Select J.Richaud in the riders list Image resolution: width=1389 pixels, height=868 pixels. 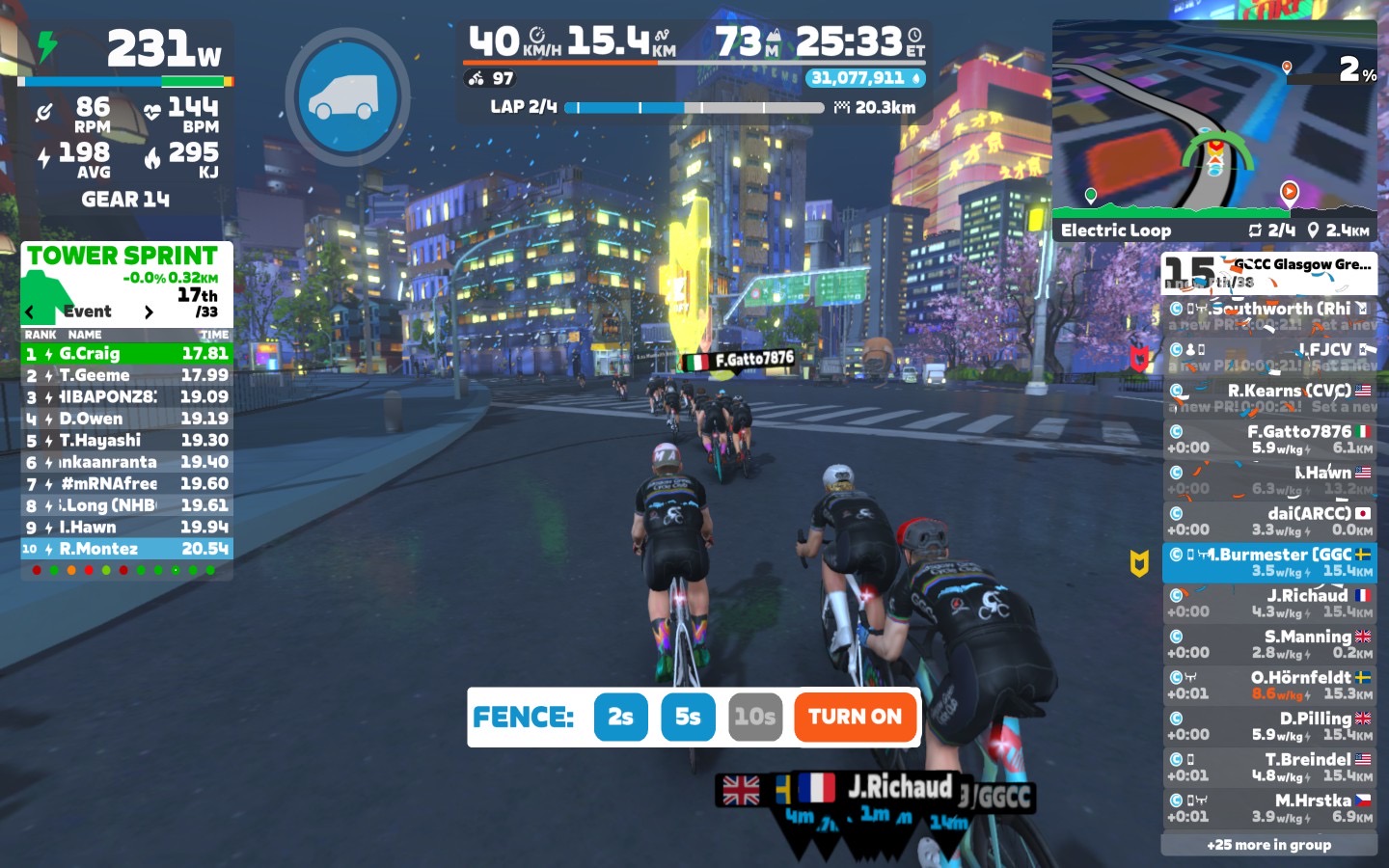(1268, 603)
